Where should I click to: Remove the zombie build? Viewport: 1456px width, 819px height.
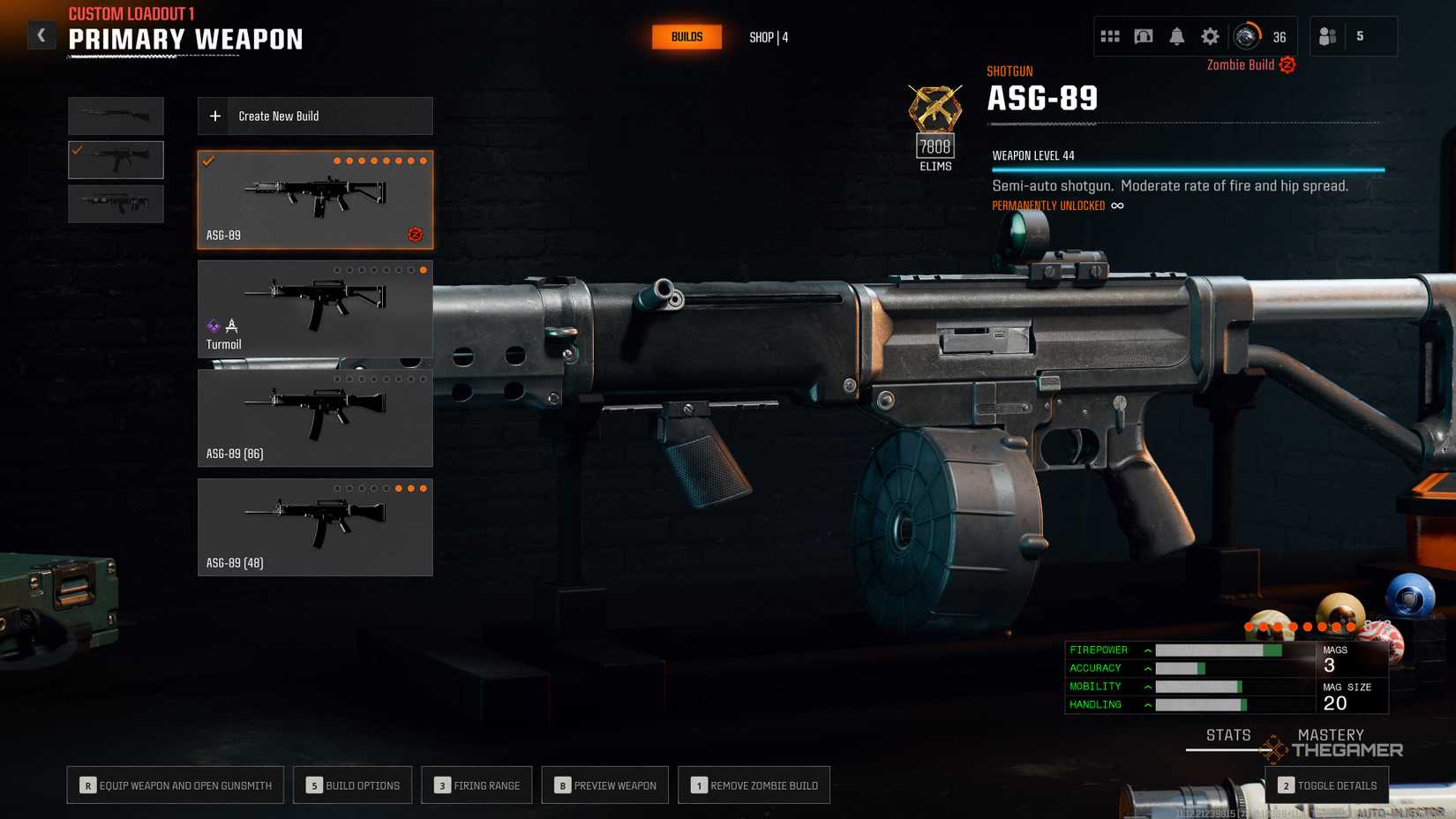click(754, 785)
